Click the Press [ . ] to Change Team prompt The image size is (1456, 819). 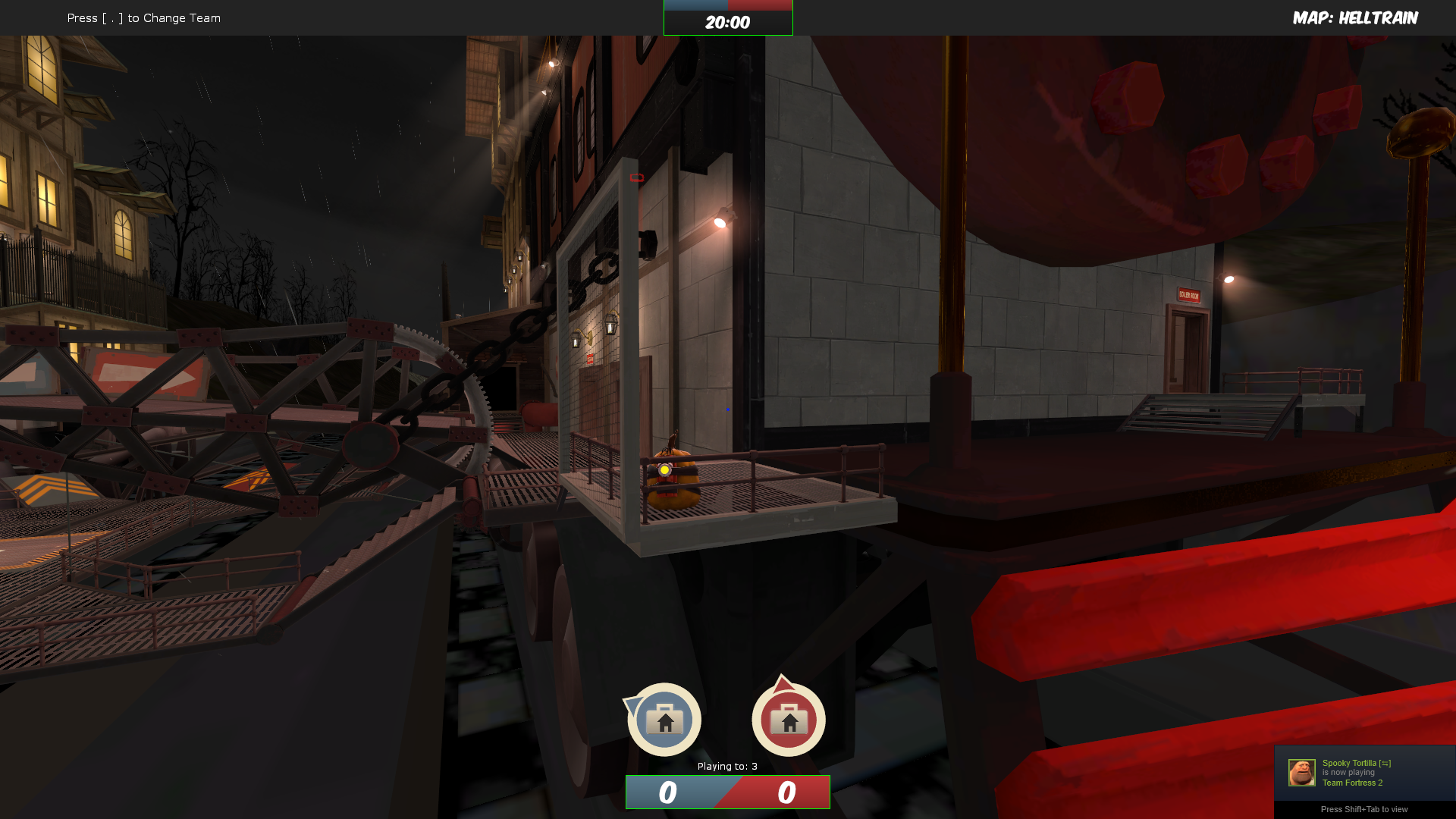pyautogui.click(x=143, y=17)
